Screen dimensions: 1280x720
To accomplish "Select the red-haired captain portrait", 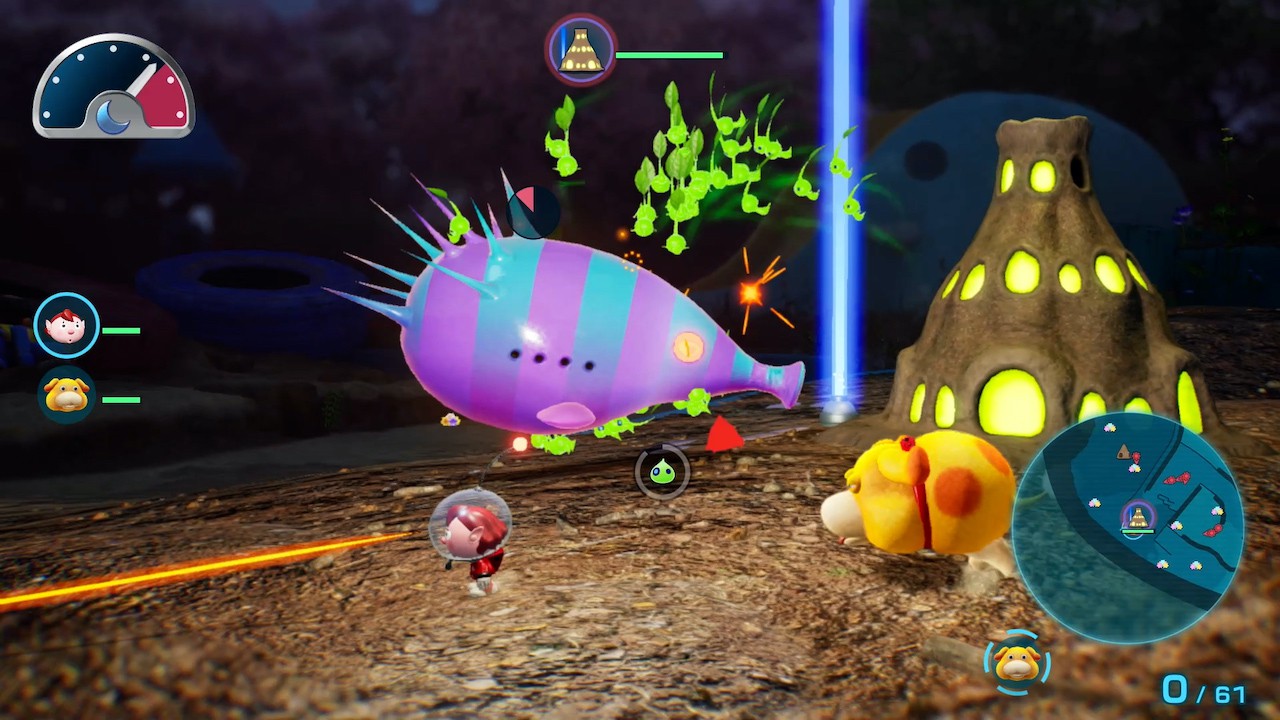I will pyautogui.click(x=67, y=326).
